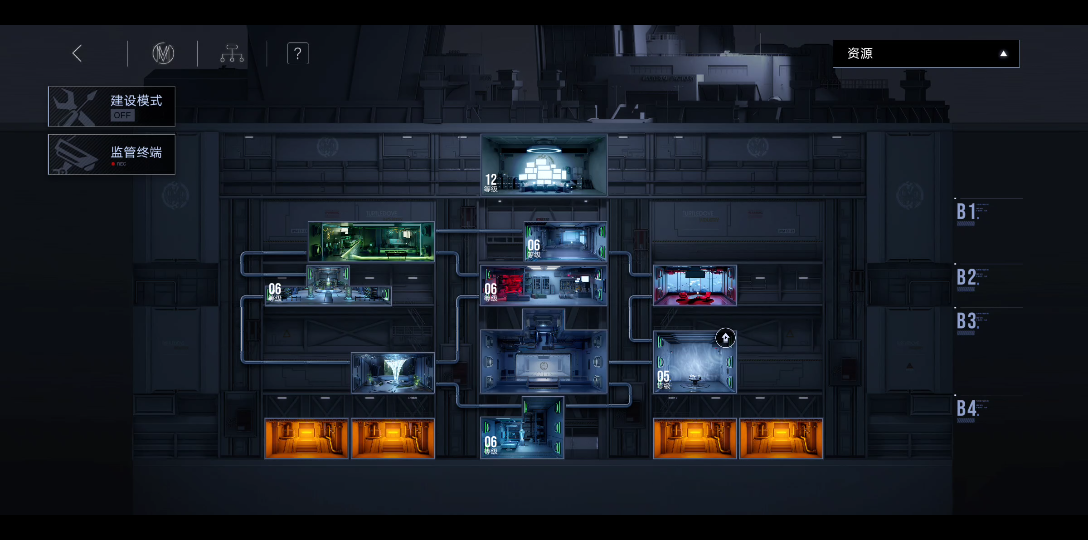Open the circled M emblem menu
This screenshot has height=540, width=1088.
tap(163, 54)
